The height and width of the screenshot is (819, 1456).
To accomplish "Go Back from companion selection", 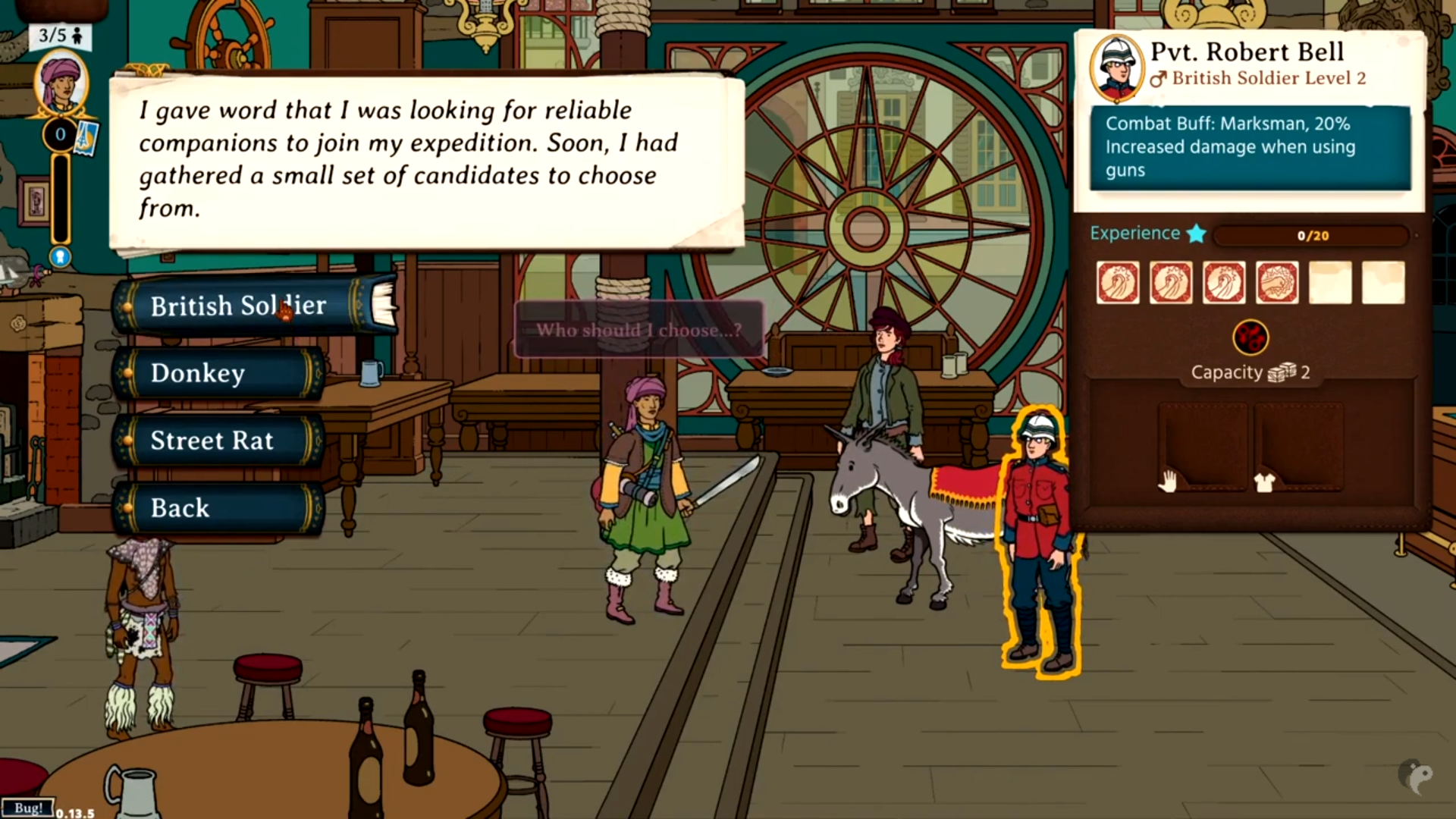I will tap(218, 508).
